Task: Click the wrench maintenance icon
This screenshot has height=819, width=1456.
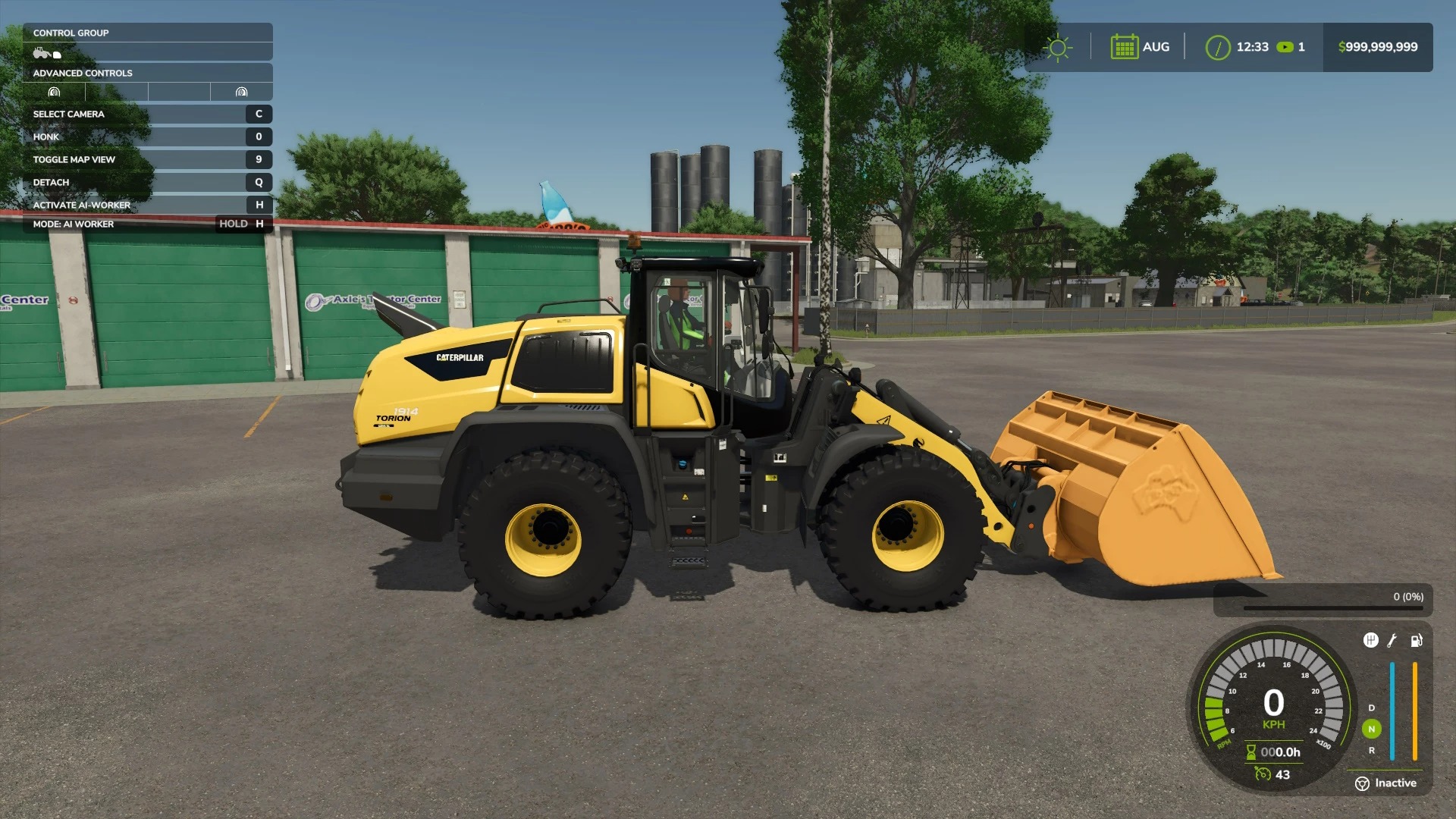Action: coord(1393,641)
